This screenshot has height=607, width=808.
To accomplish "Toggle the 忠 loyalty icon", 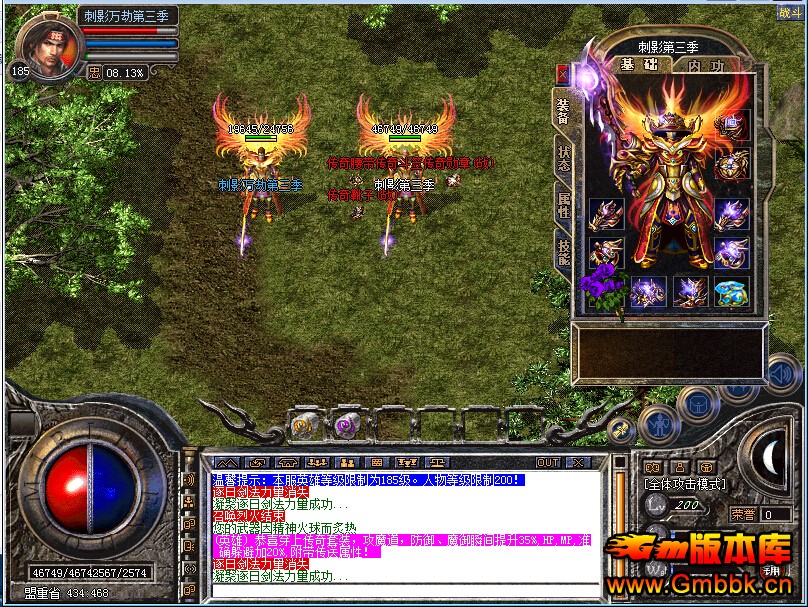I will [x=95, y=72].
